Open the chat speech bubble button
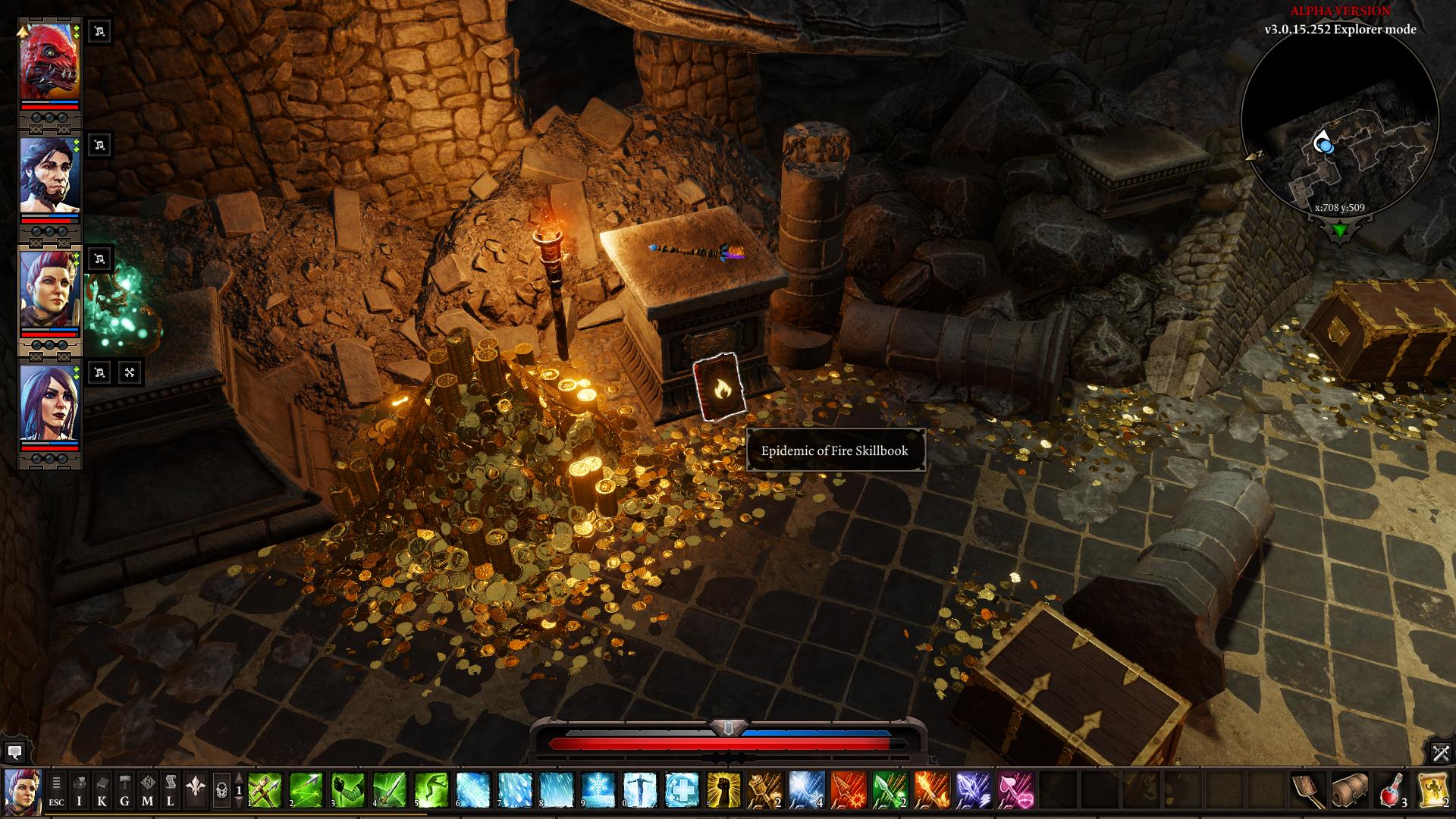1456x819 pixels. pos(14,752)
